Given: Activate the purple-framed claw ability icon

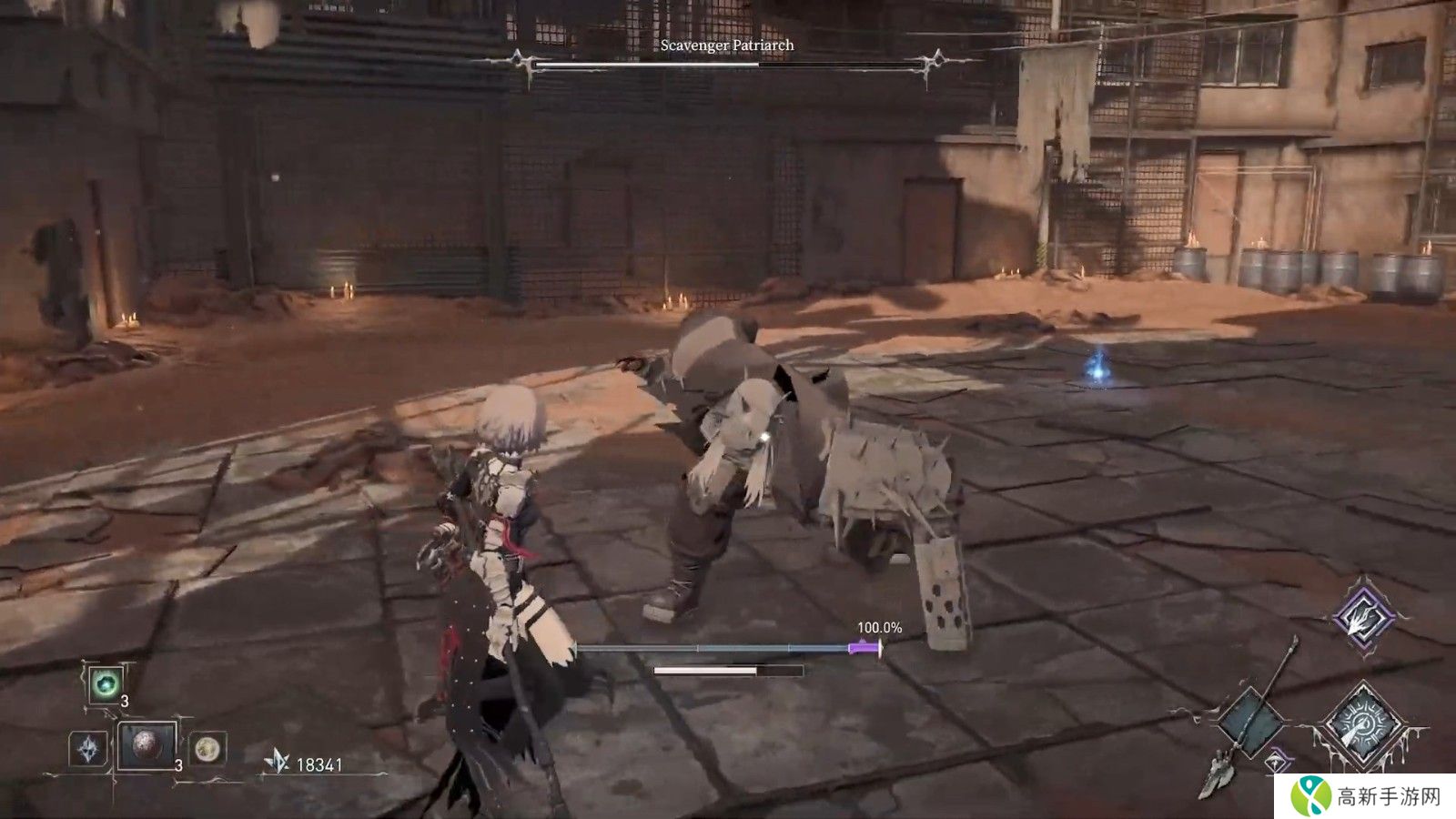Looking at the screenshot, I should tap(1364, 617).
